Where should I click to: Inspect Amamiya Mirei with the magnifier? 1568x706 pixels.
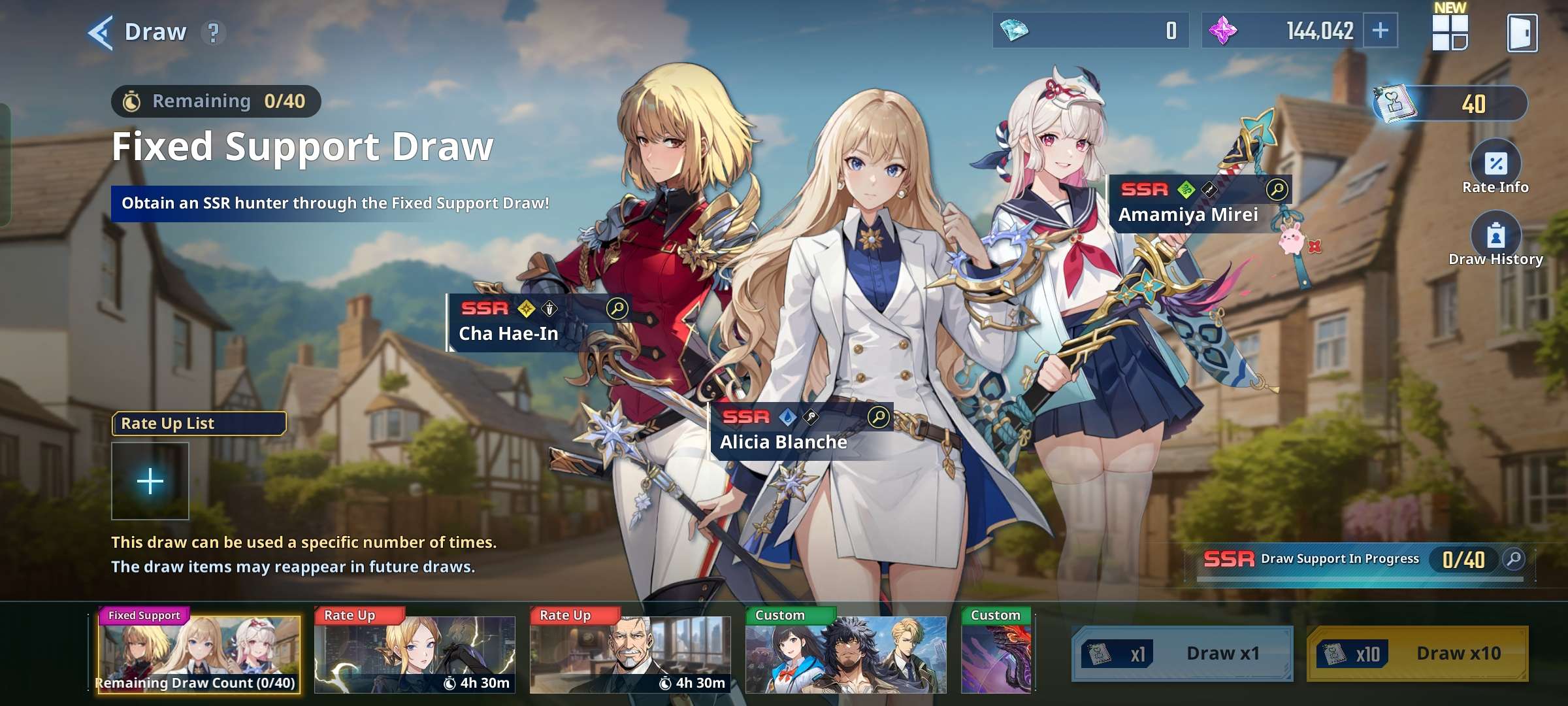coord(1276,190)
